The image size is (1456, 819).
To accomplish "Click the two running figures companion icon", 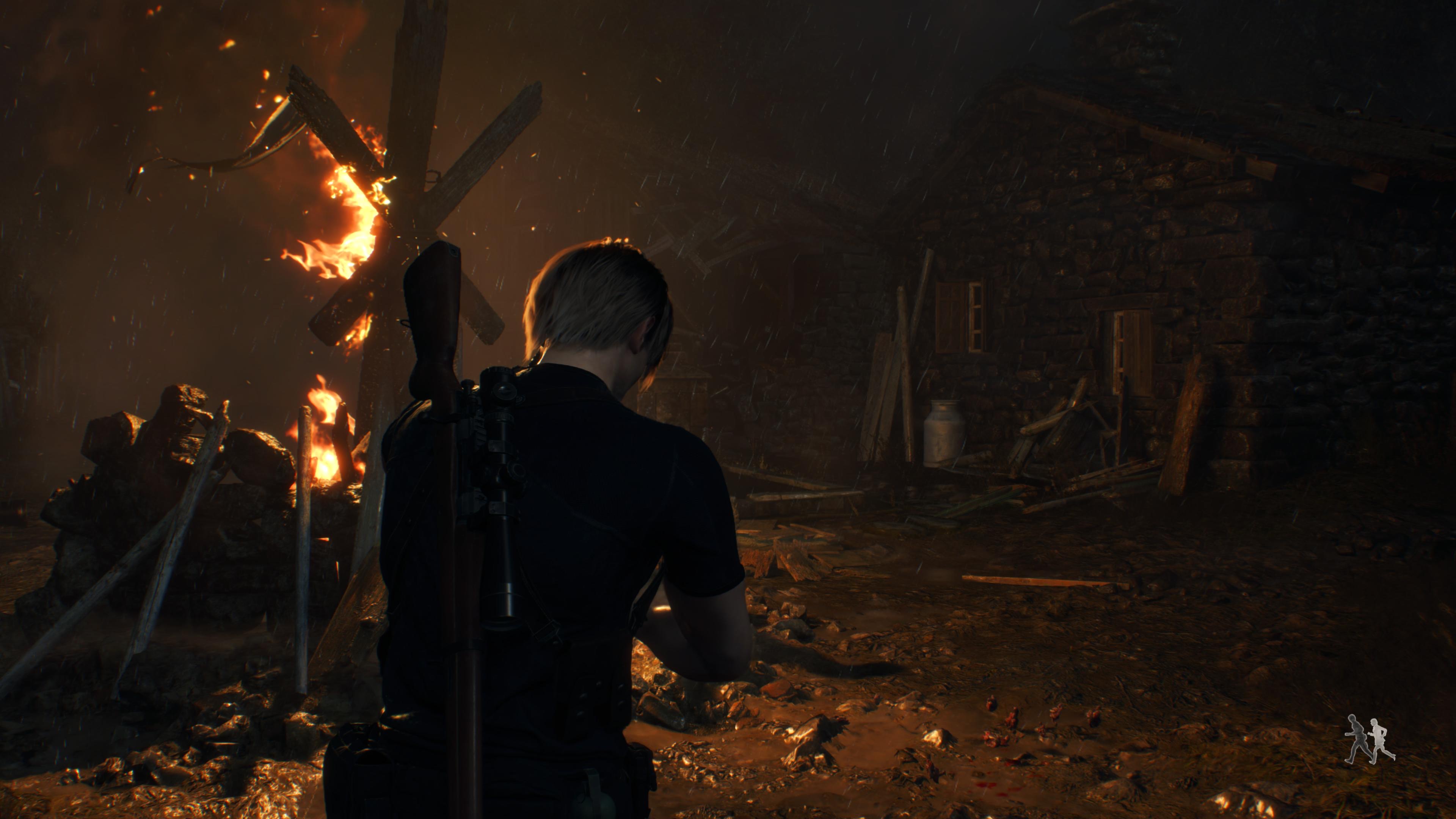I will (1369, 740).
